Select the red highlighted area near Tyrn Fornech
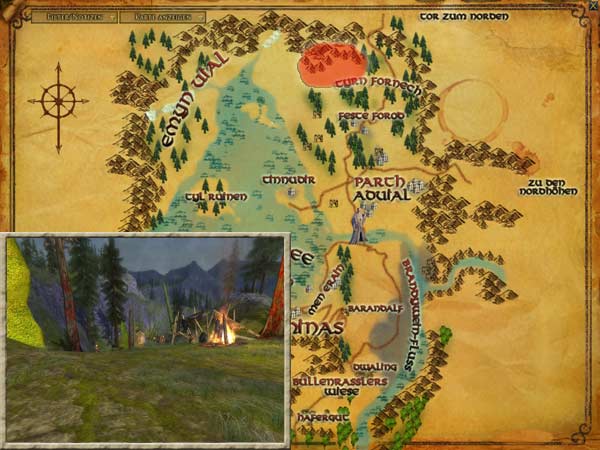This screenshot has width=600, height=450. 331,64
